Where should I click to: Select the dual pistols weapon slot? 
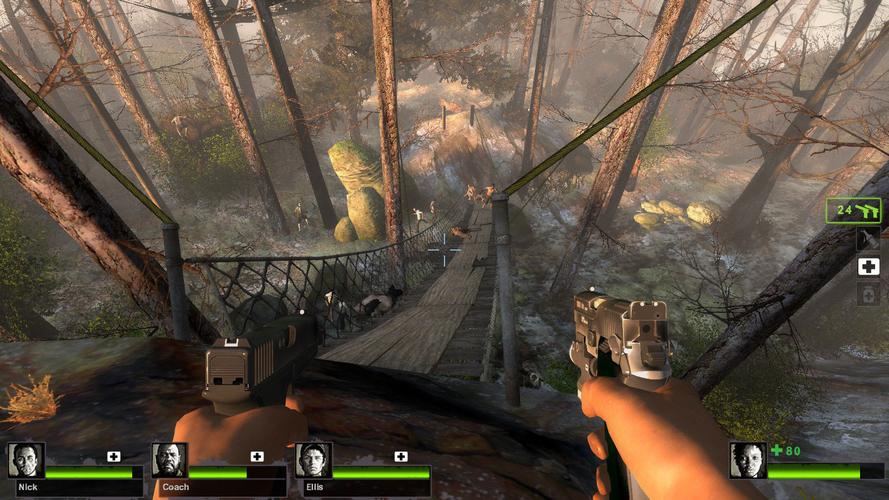point(853,210)
